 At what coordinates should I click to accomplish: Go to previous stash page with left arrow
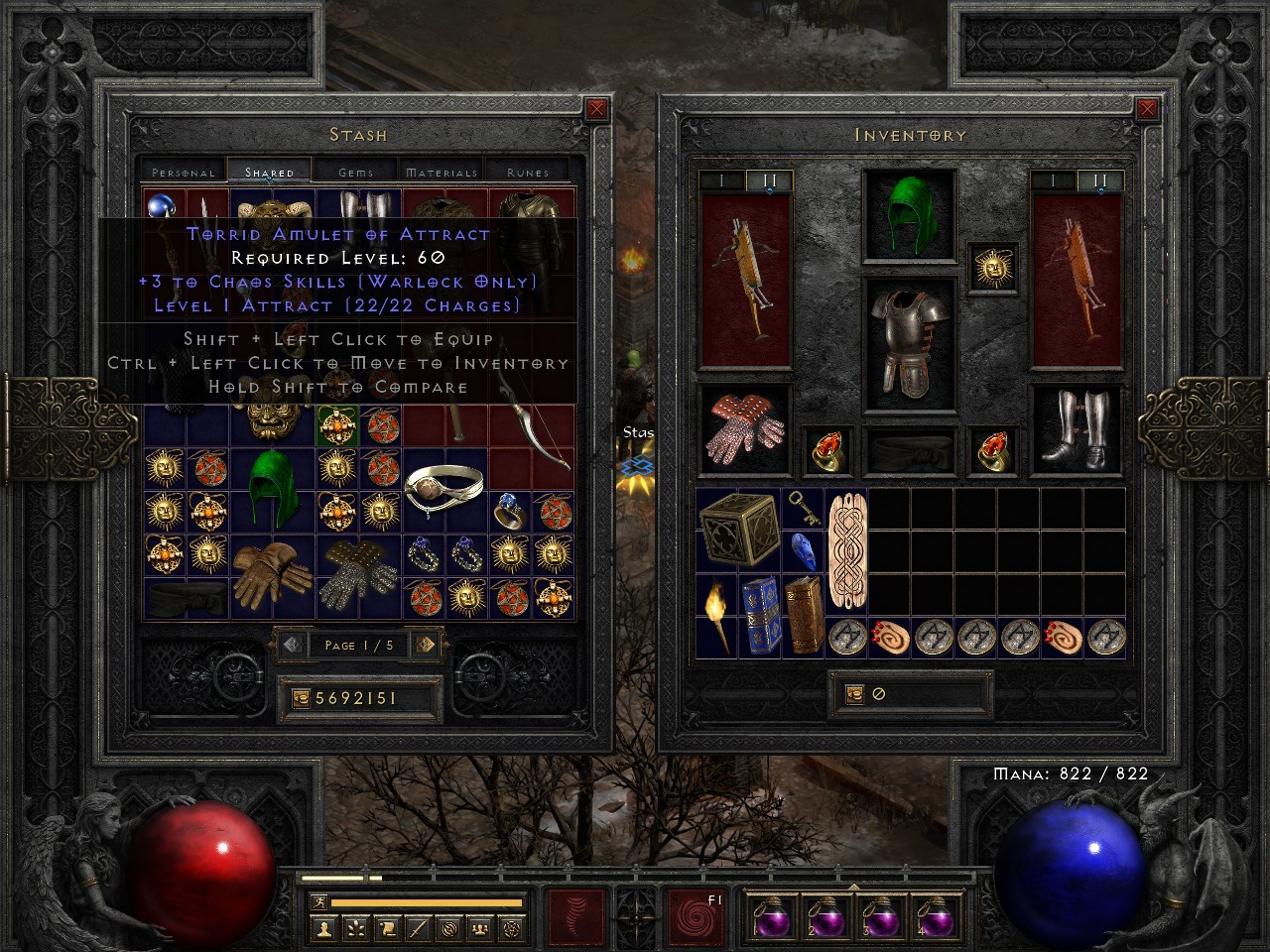coord(290,646)
